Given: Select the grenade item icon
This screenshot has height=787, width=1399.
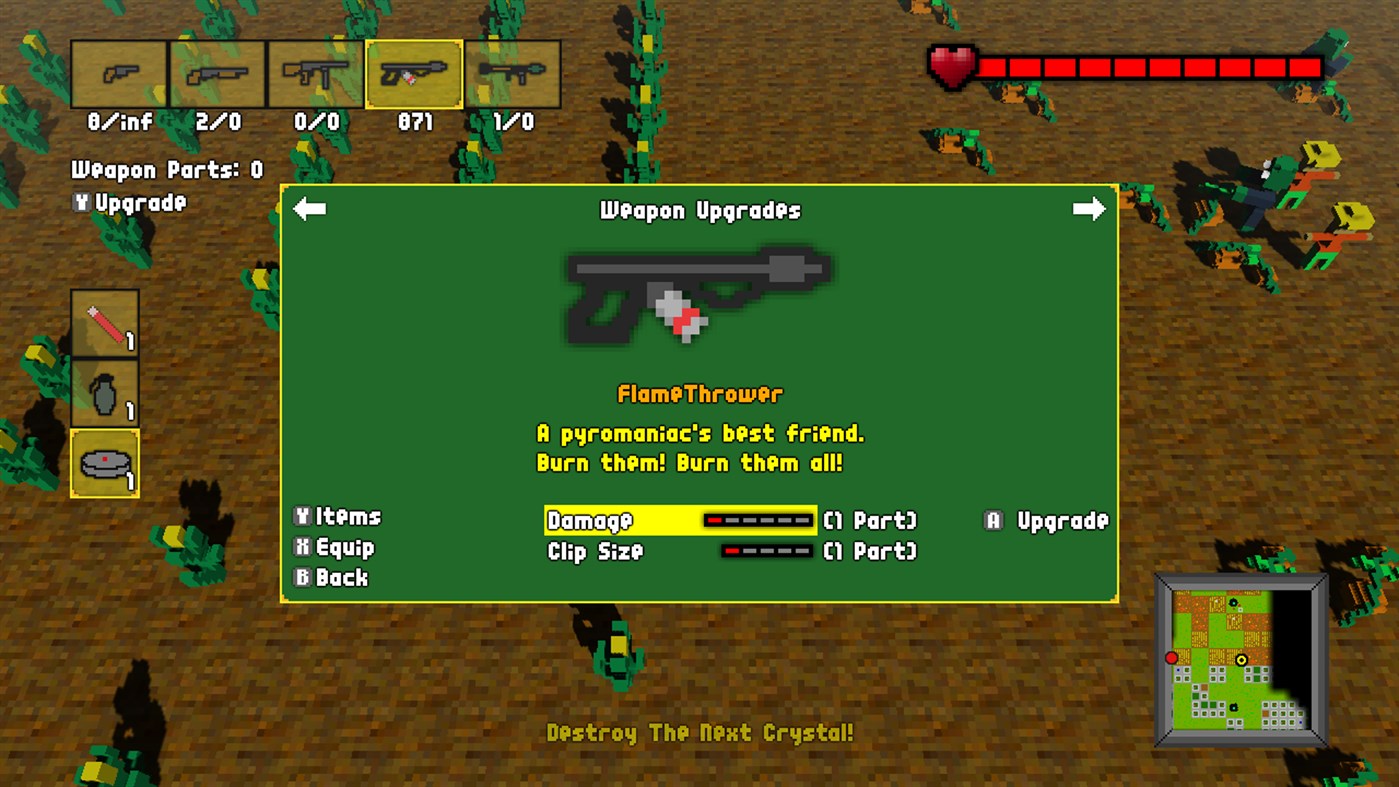Looking at the screenshot, I should [104, 394].
